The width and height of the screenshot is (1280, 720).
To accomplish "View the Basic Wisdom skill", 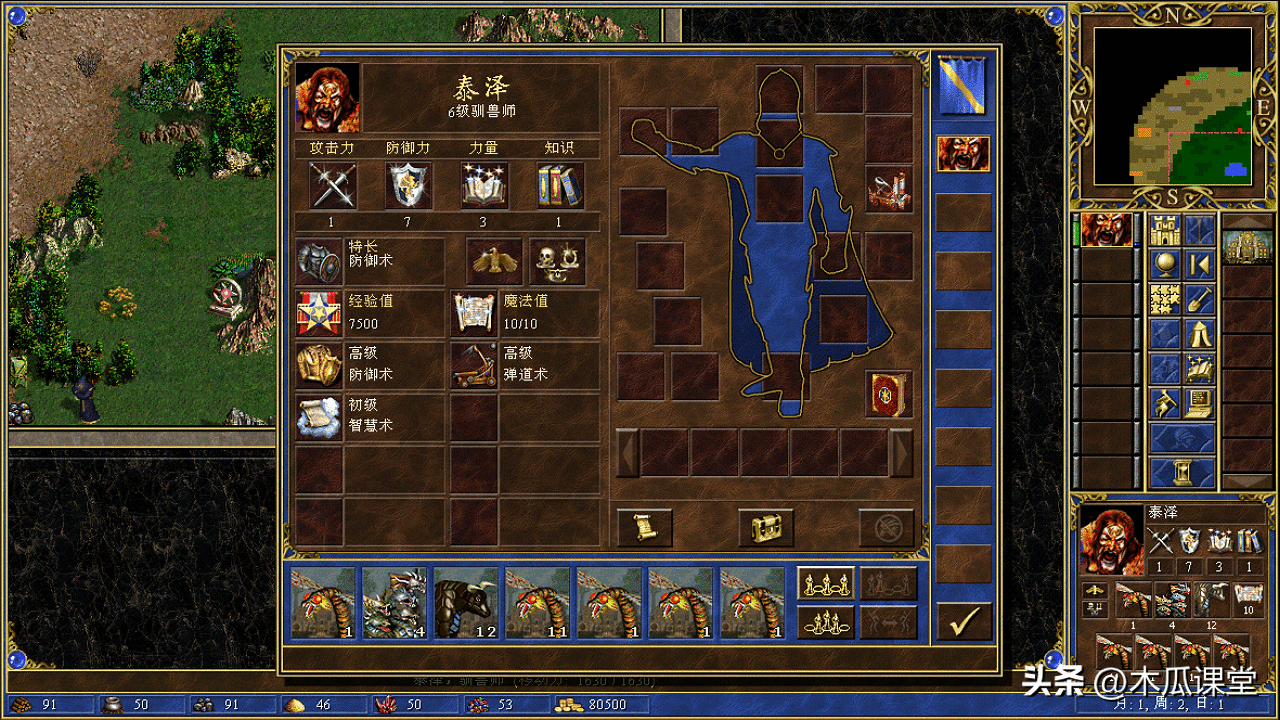I will [320, 417].
